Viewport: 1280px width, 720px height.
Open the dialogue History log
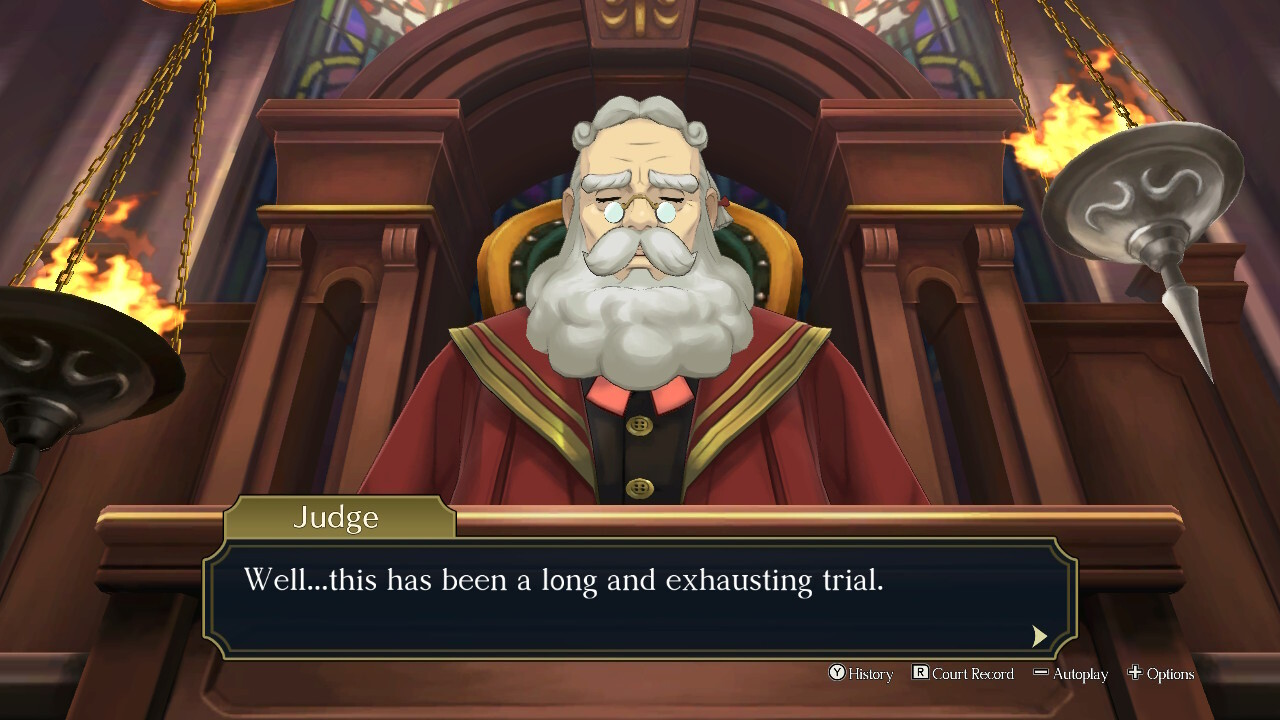click(860, 674)
